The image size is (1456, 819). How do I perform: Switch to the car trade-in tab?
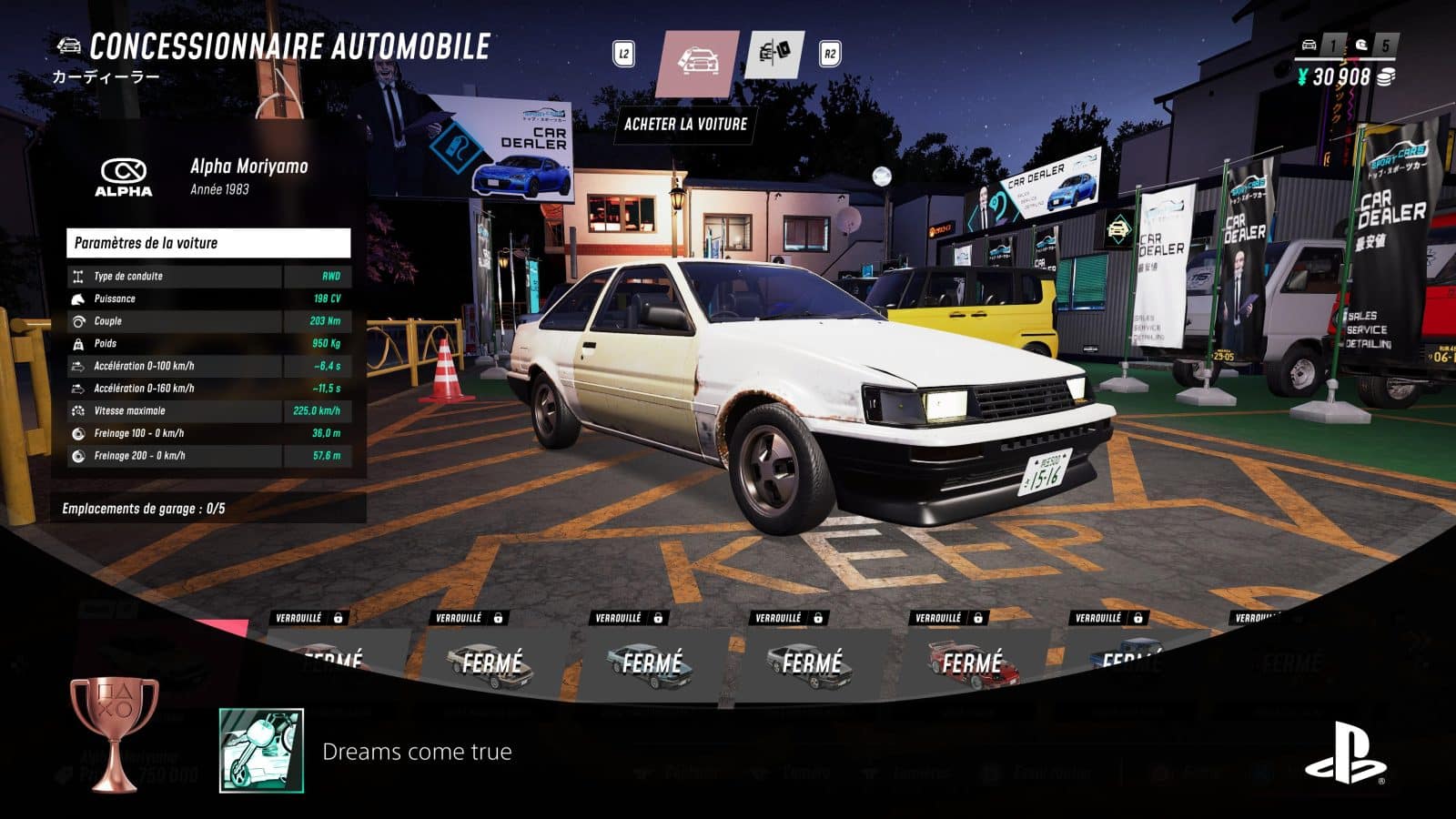click(775, 55)
